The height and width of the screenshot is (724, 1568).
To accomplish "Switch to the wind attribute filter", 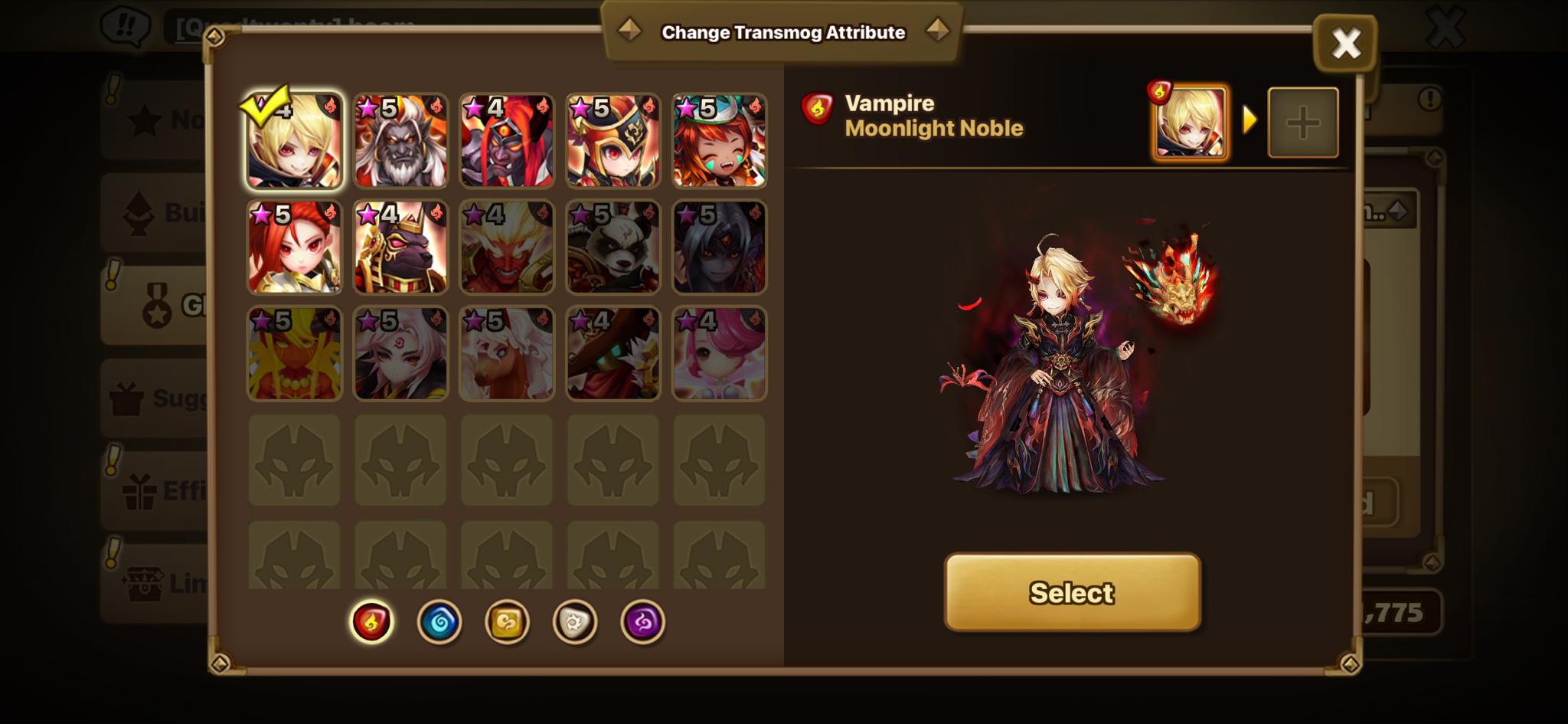I will coord(507,621).
